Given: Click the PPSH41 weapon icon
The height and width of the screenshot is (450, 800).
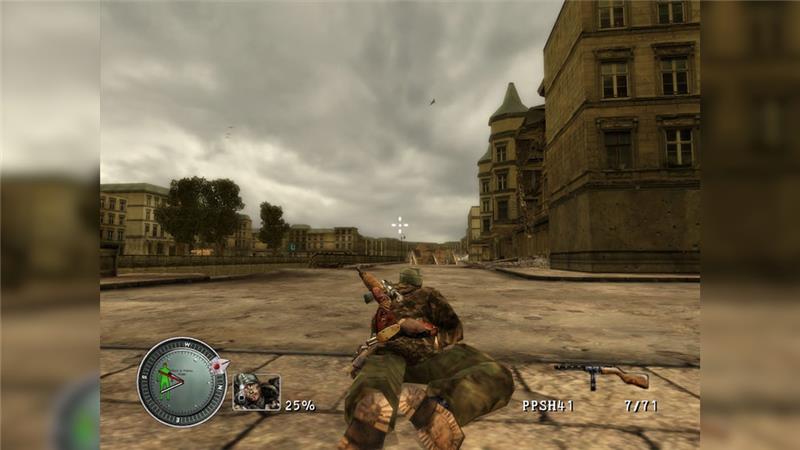Looking at the screenshot, I should pos(602,375).
